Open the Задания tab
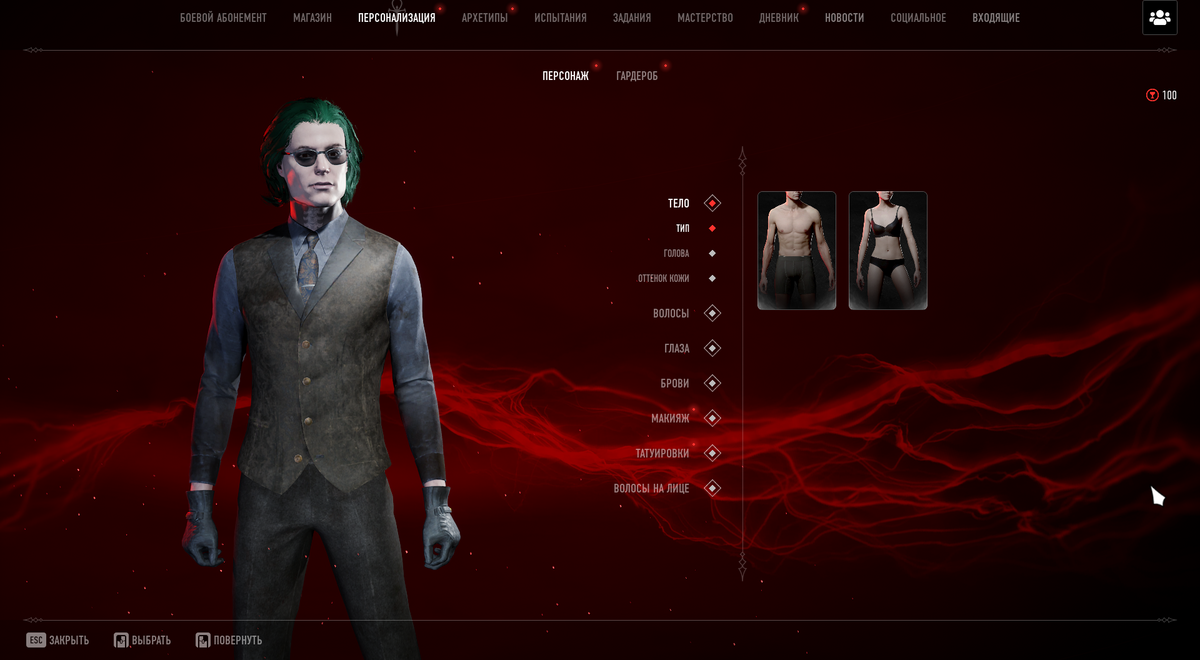Viewport: 1200px width, 660px height. click(x=632, y=18)
